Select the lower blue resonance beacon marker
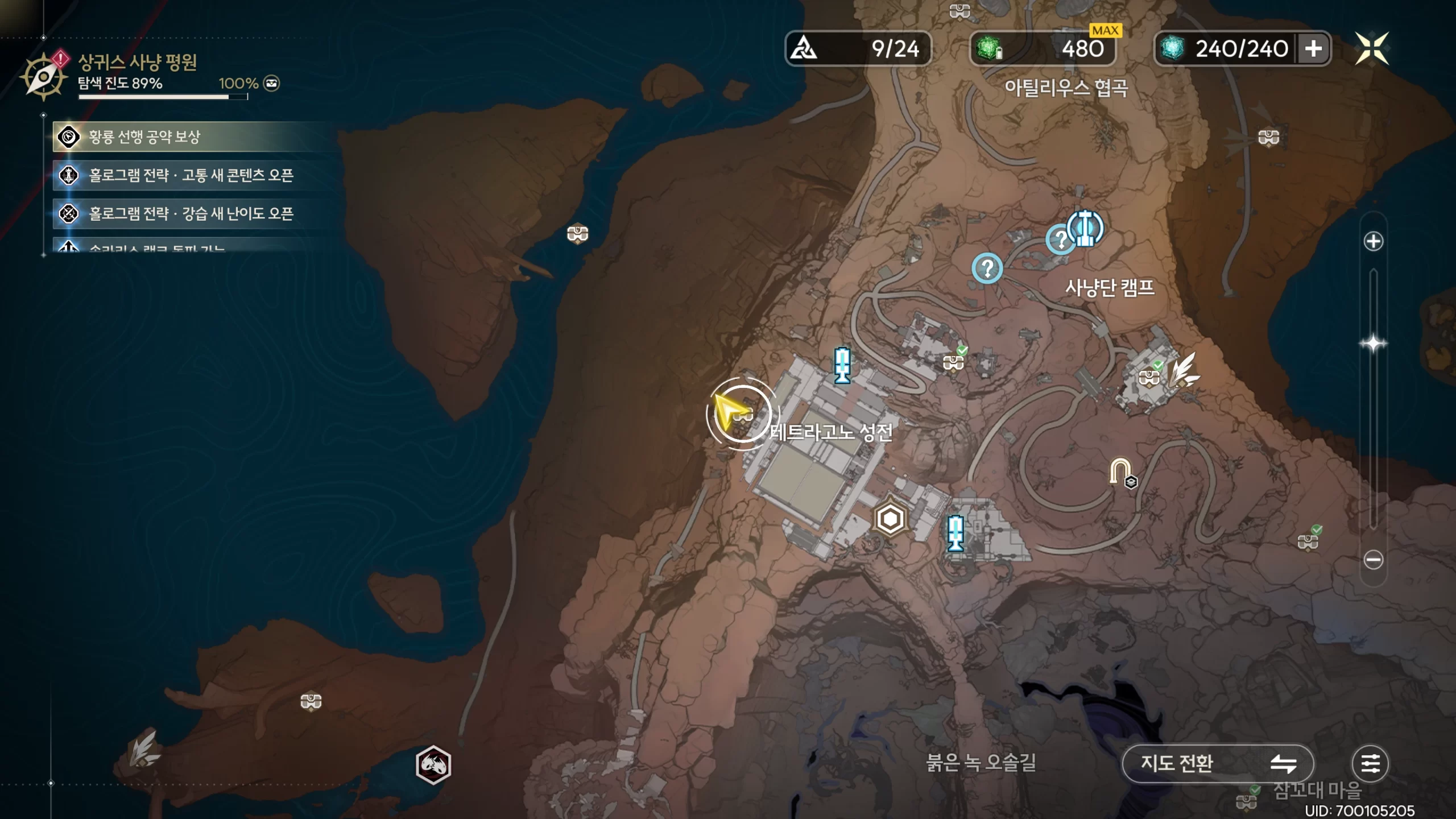The image size is (1456, 819). coord(955,533)
